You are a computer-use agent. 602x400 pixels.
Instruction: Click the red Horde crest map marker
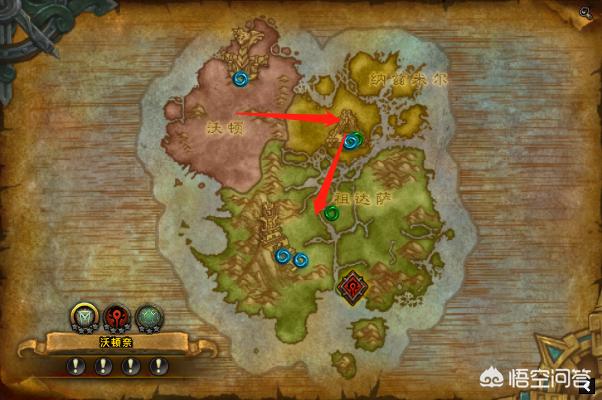[352, 288]
